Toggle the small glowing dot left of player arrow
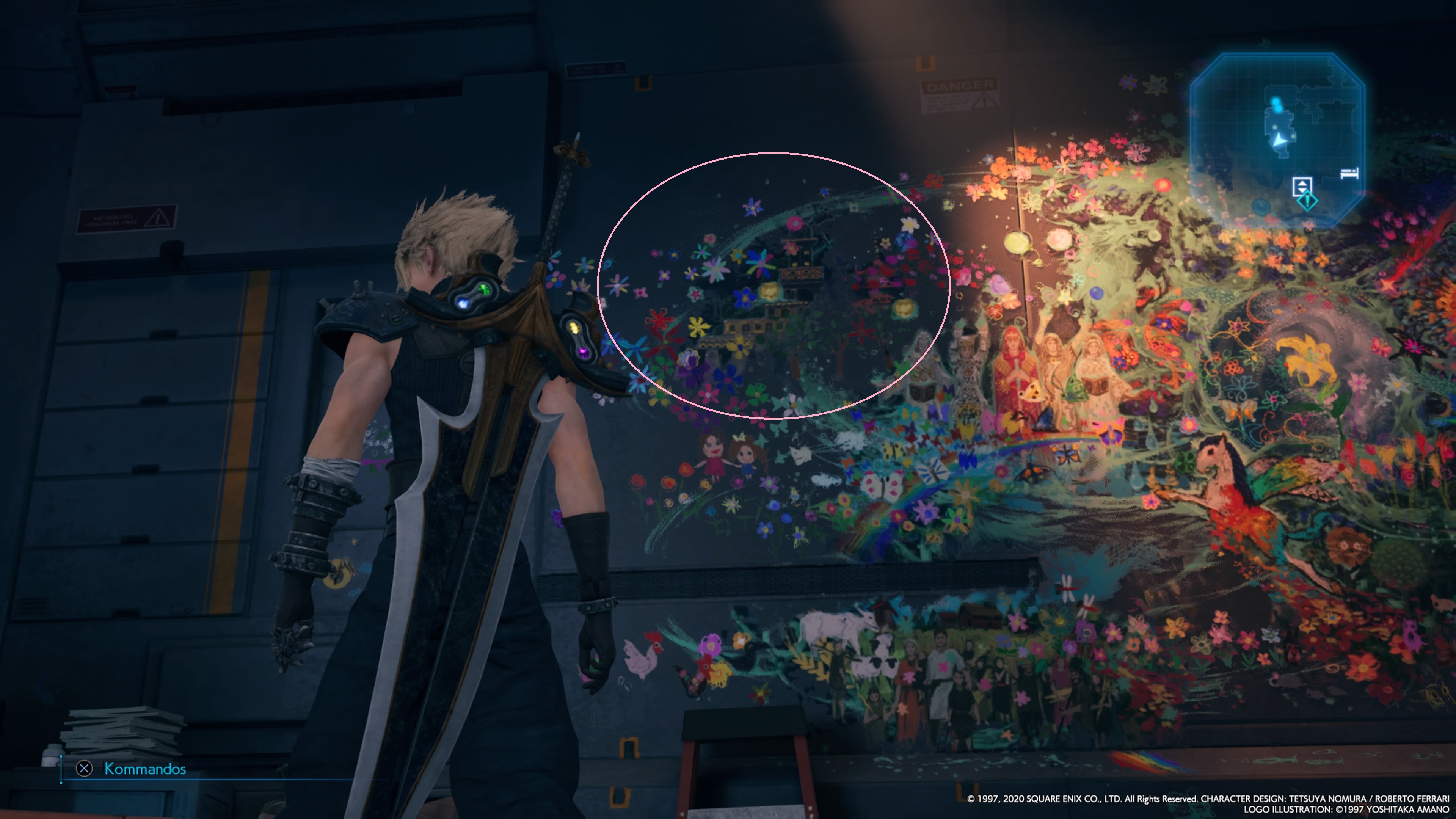The image size is (1456, 819). click(1275, 127)
